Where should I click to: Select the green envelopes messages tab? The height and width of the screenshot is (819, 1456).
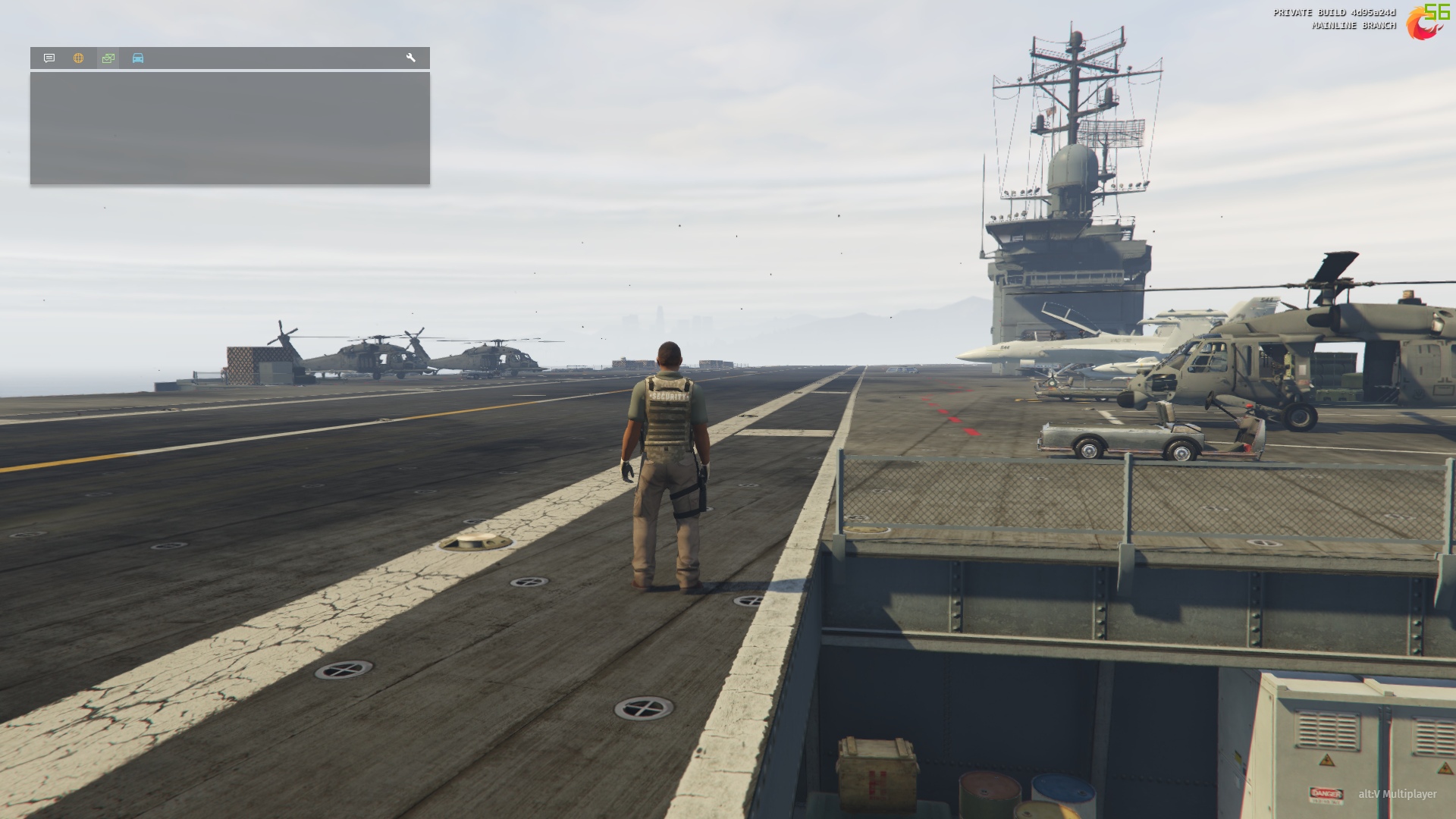[x=108, y=58]
